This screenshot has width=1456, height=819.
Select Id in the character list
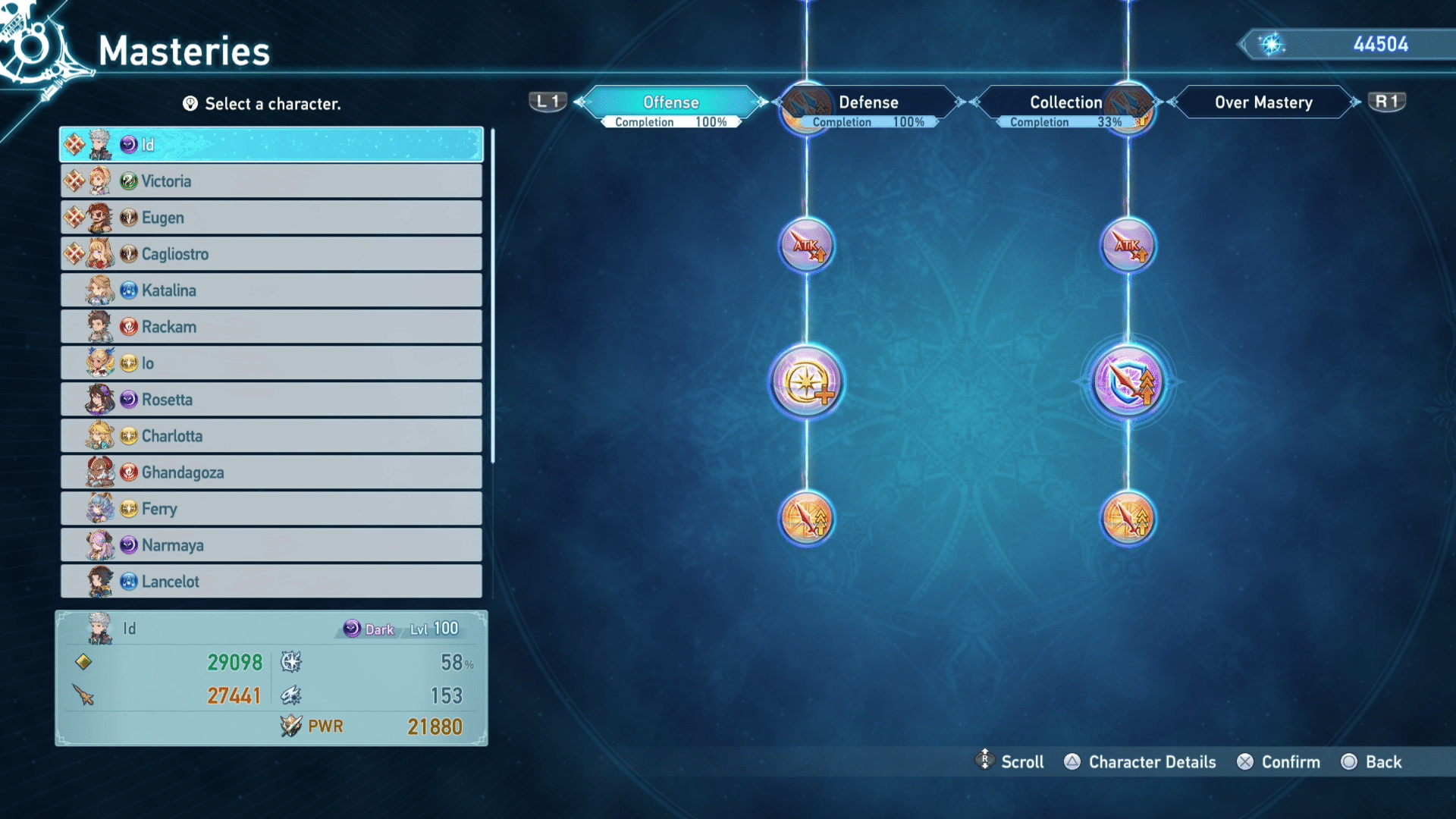point(271,145)
